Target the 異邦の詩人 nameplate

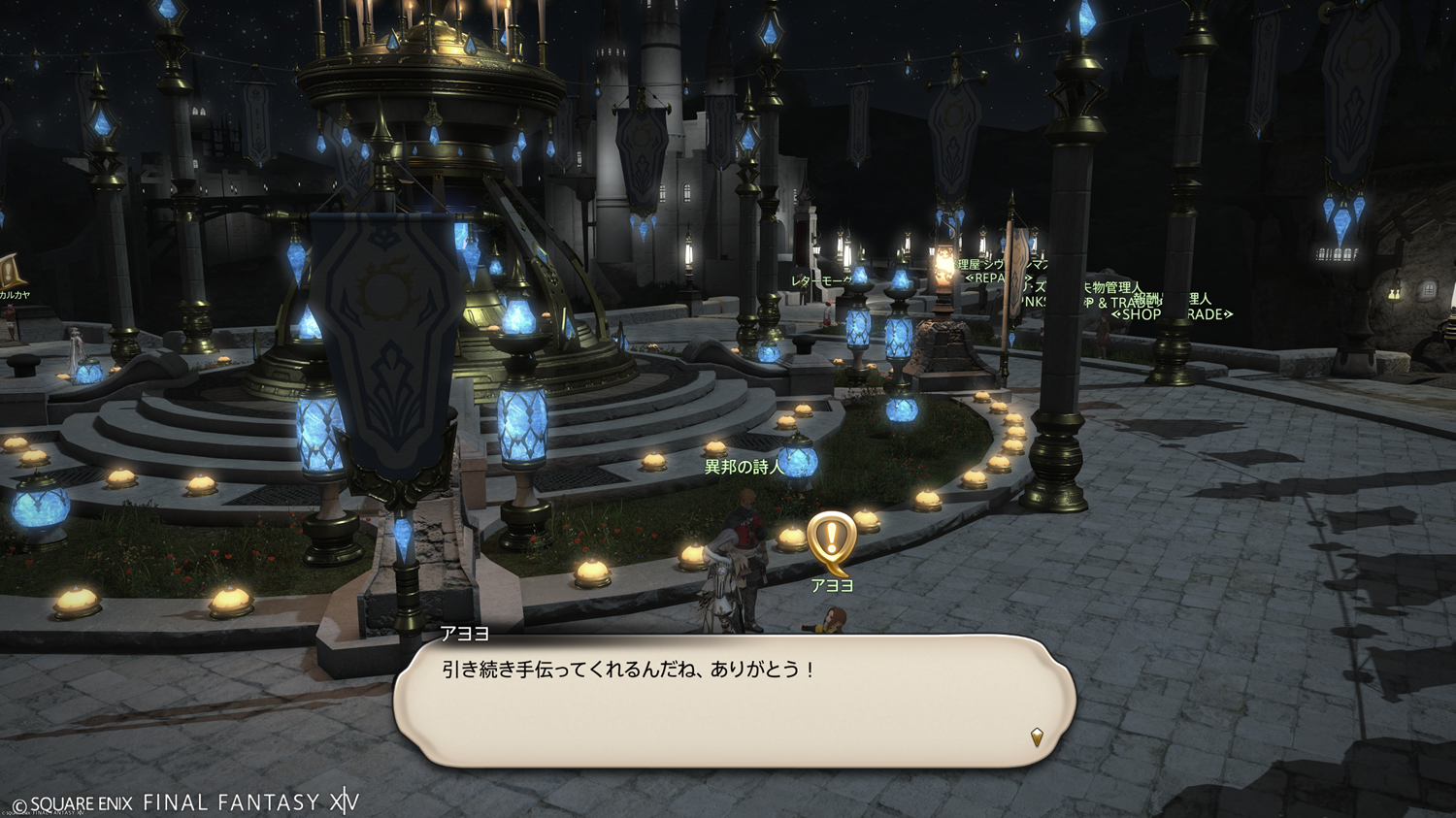[x=743, y=468]
